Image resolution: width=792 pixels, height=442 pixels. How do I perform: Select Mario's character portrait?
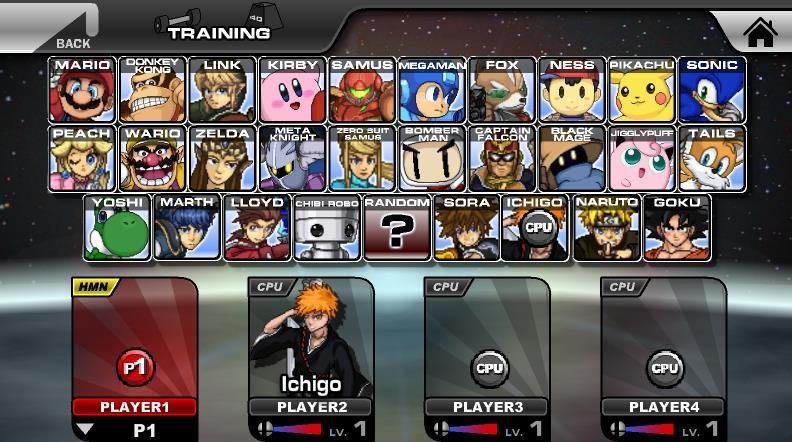[x=82, y=90]
